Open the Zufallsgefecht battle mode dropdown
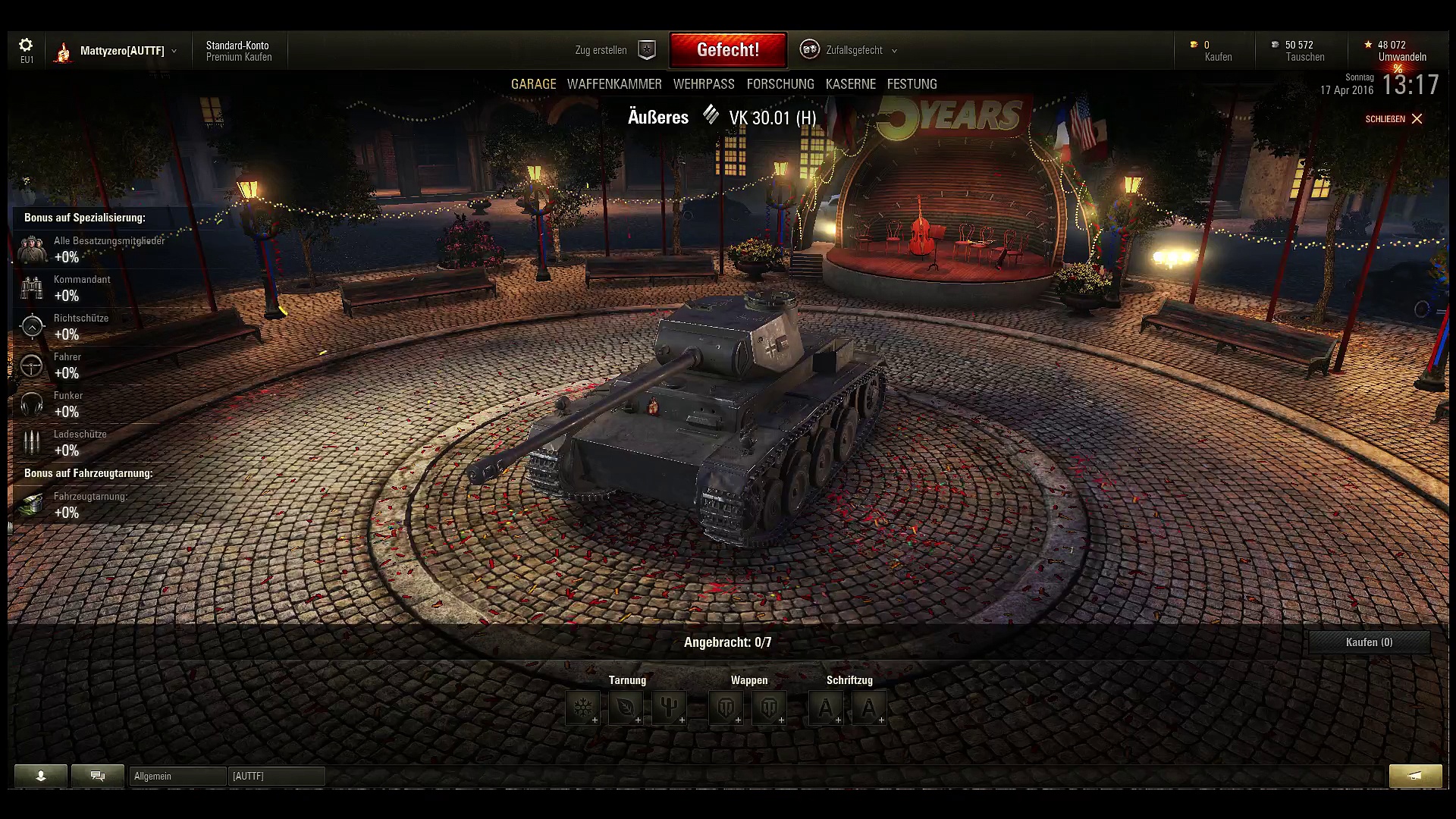The image size is (1456, 819). [x=854, y=50]
